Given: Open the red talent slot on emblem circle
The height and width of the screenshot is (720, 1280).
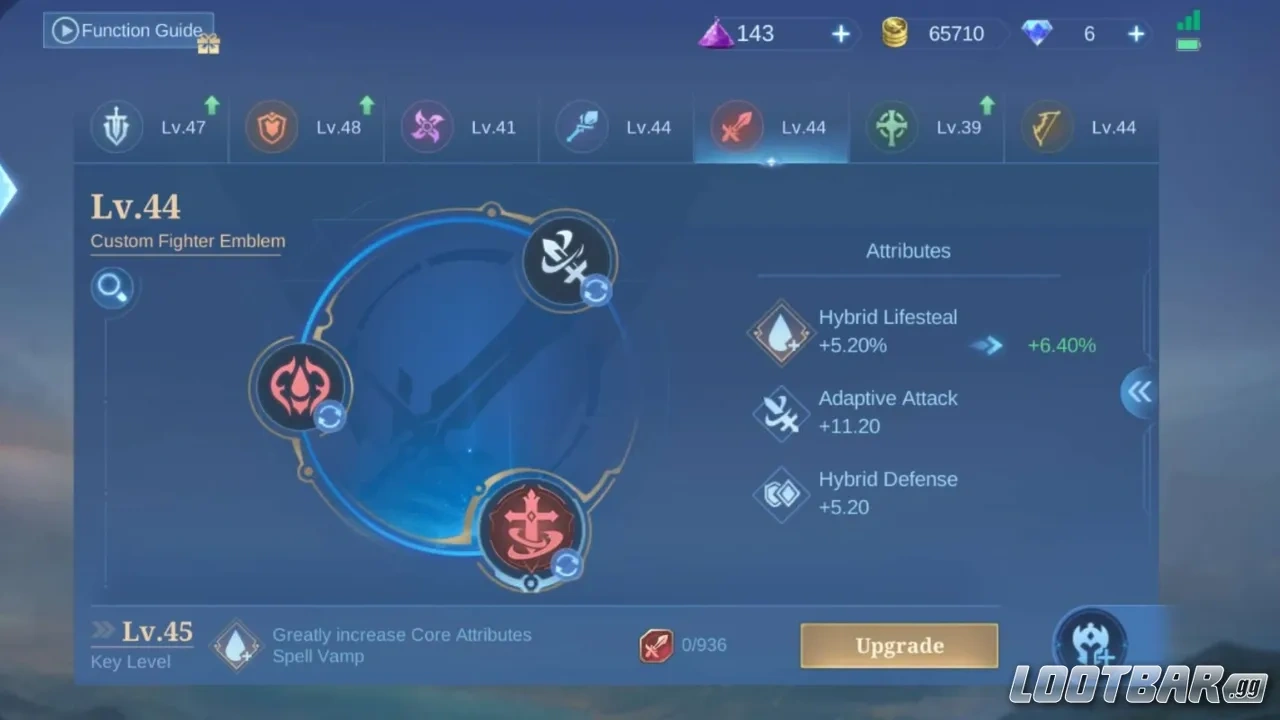Looking at the screenshot, I should (300, 387).
